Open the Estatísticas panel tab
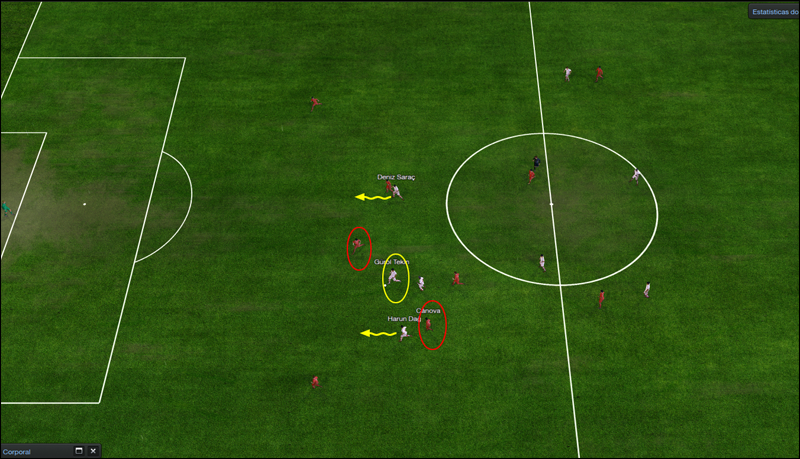Image resolution: width=800 pixels, height=459 pixels. click(775, 13)
